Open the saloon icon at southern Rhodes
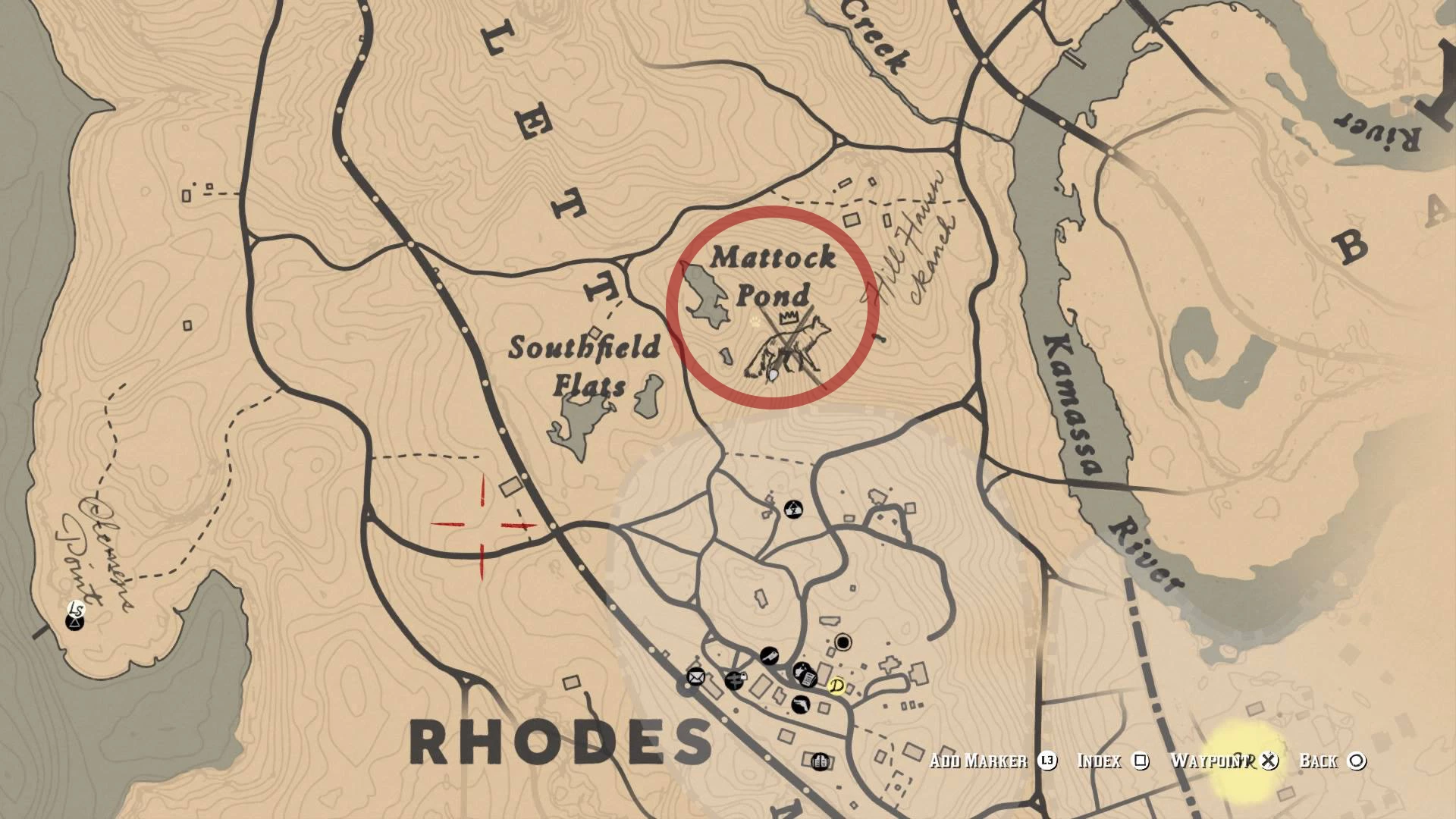1456x819 pixels. (821, 761)
